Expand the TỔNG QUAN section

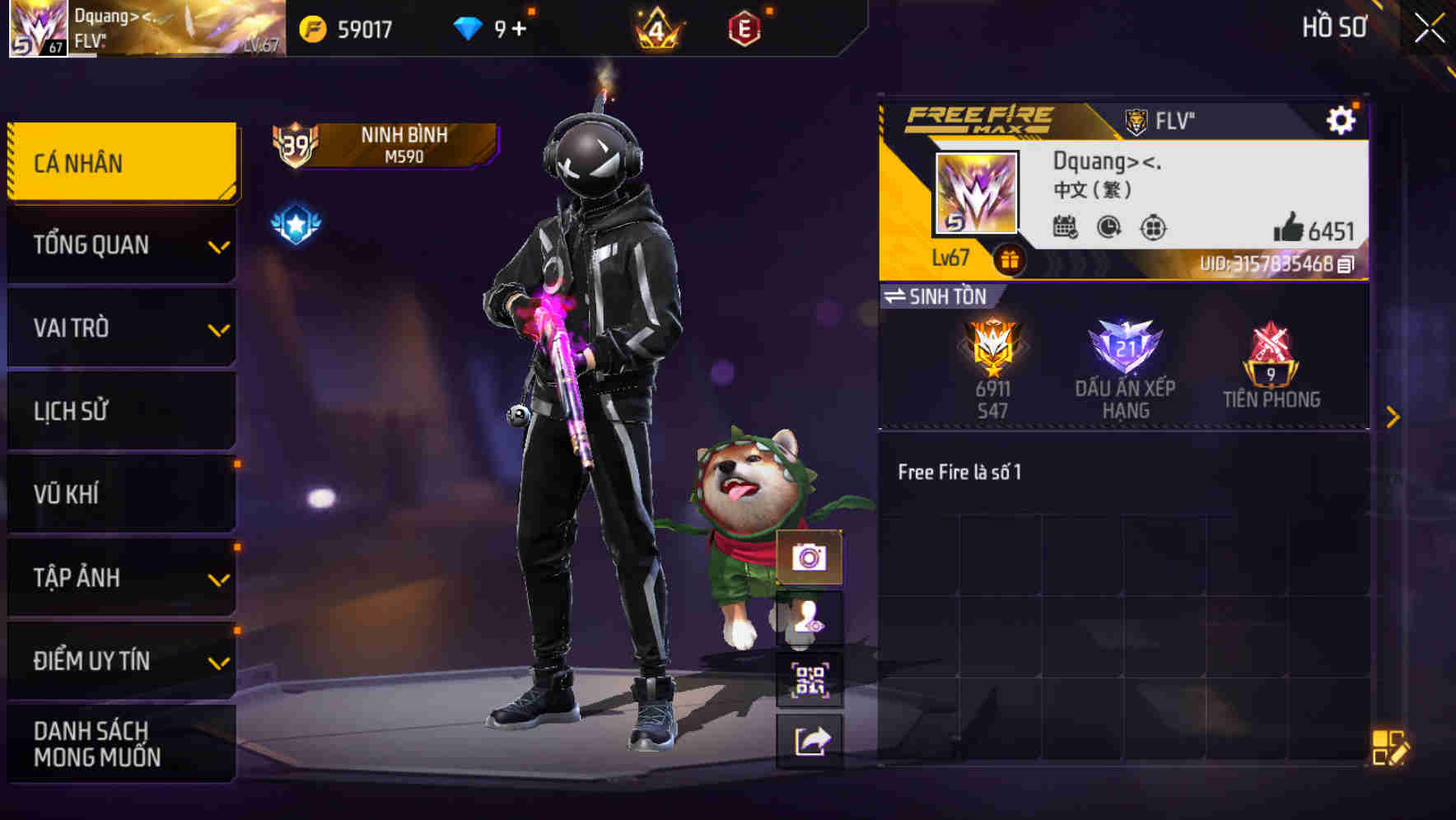(120, 245)
